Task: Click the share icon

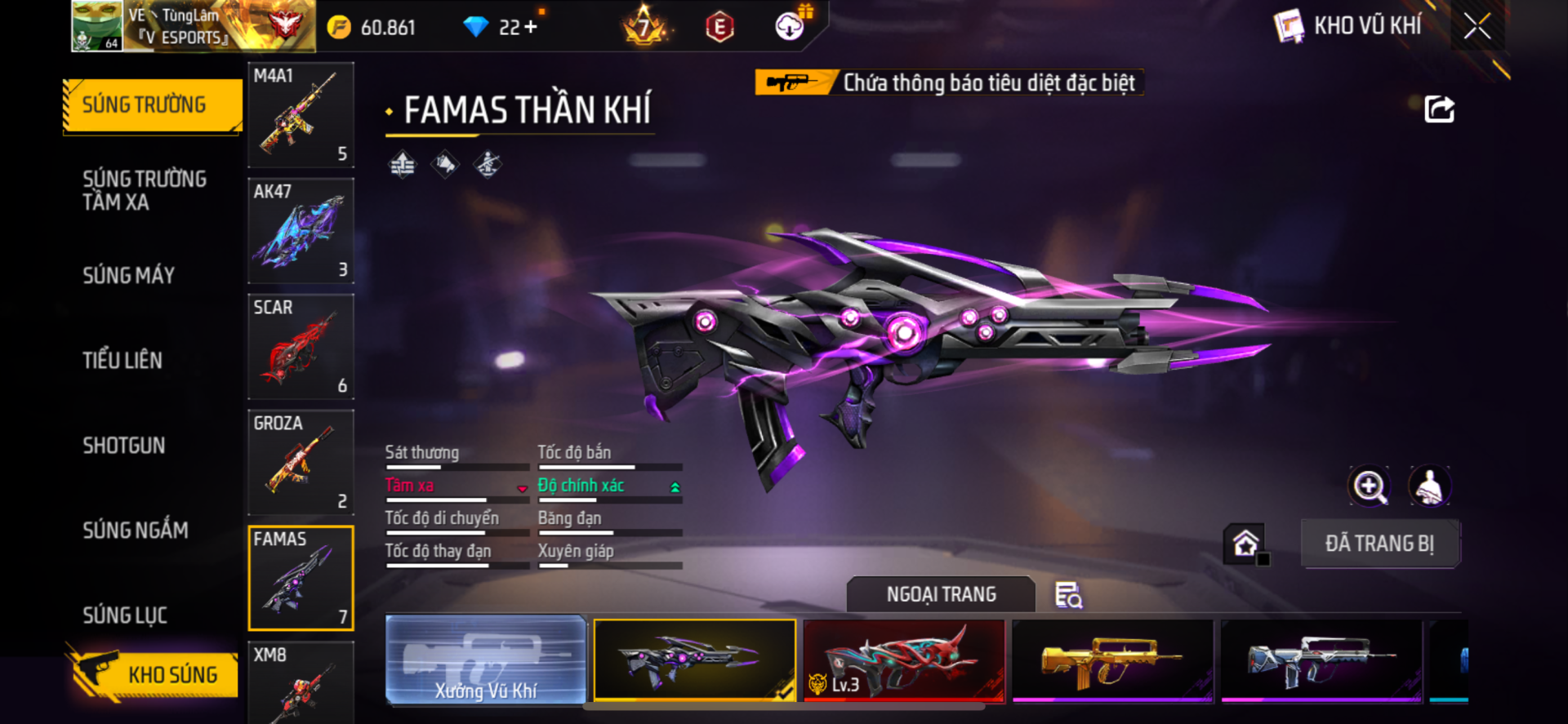Action: tap(1439, 109)
